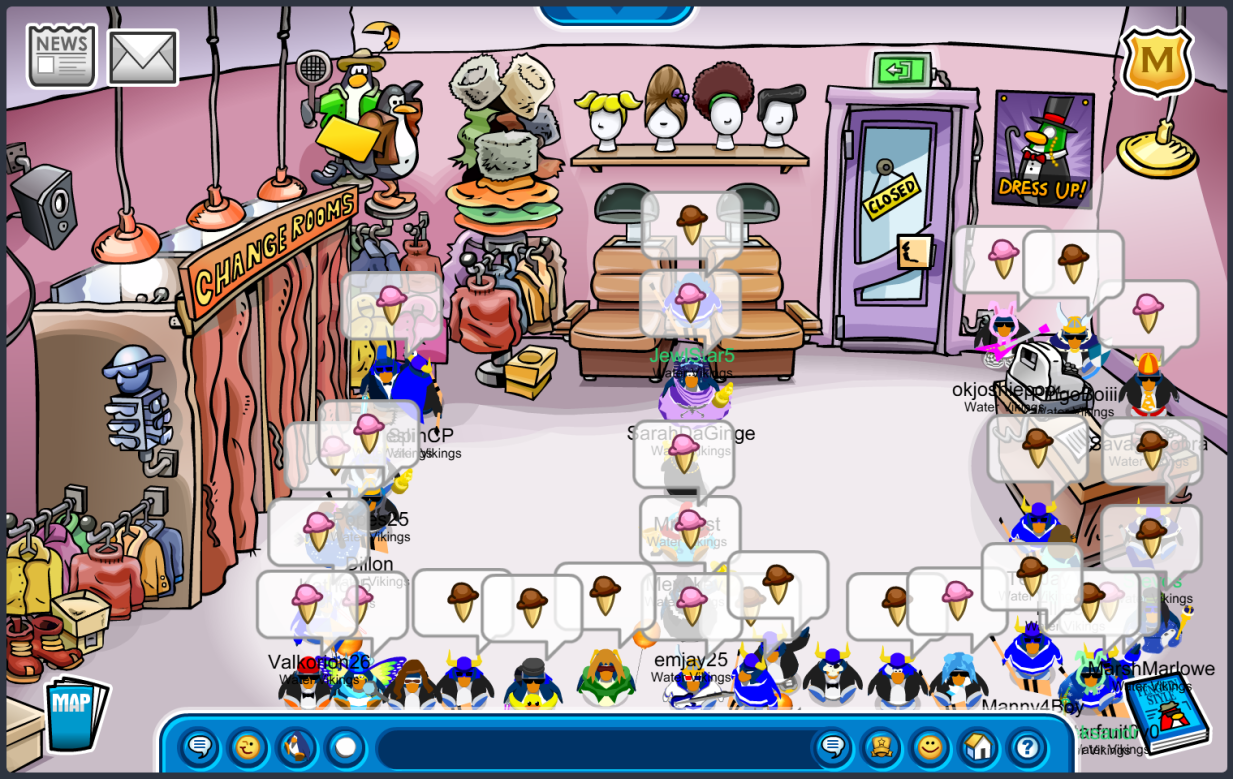
Task: Expand the blue tab at the top
Action: click(616, 12)
